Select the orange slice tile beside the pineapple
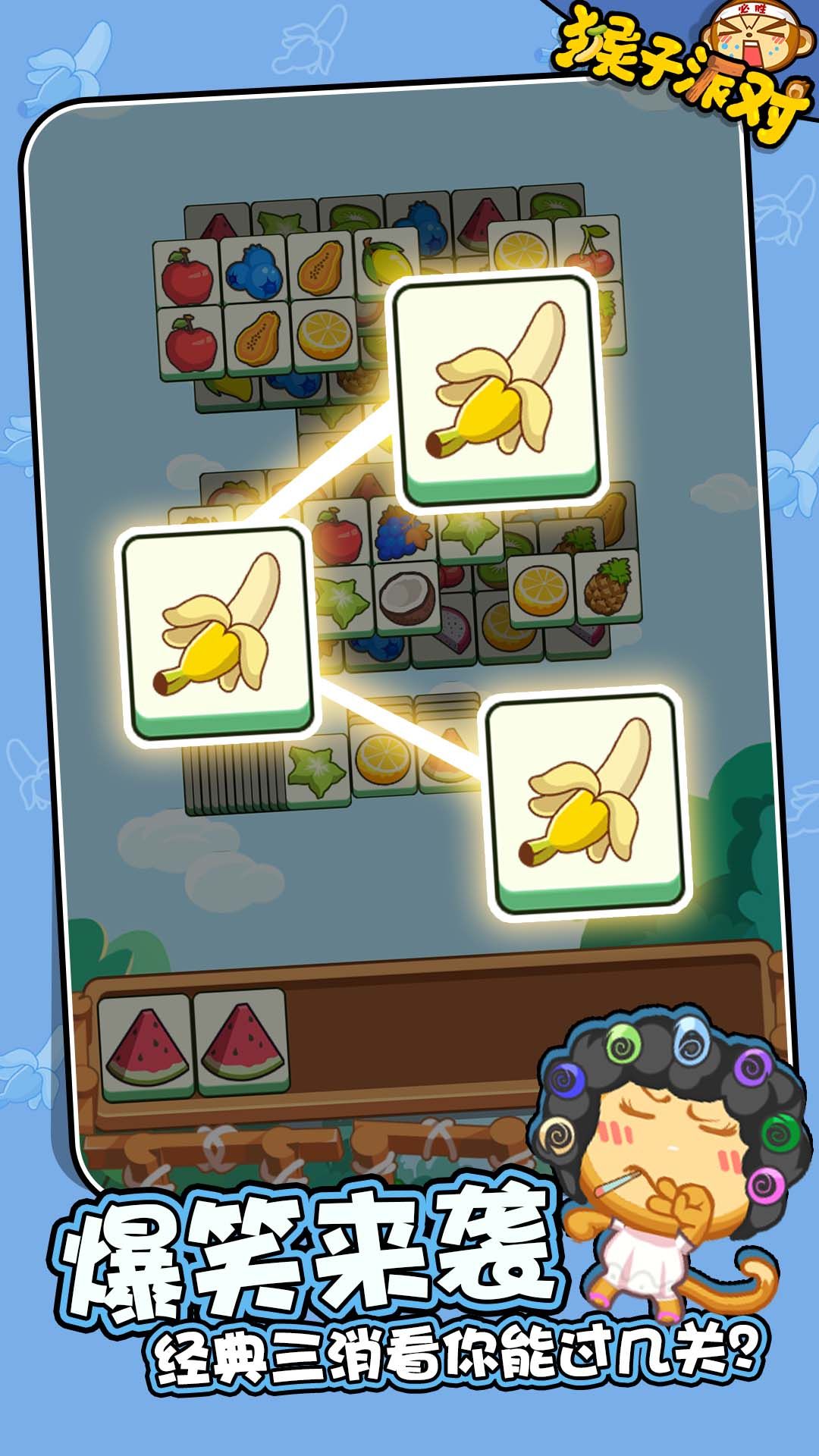The height and width of the screenshot is (1456, 819). [541, 589]
